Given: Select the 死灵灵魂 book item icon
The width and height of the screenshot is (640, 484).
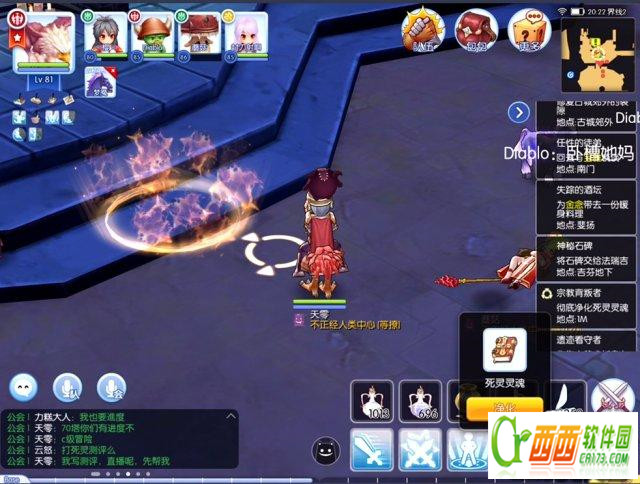Looking at the screenshot, I should point(504,350).
